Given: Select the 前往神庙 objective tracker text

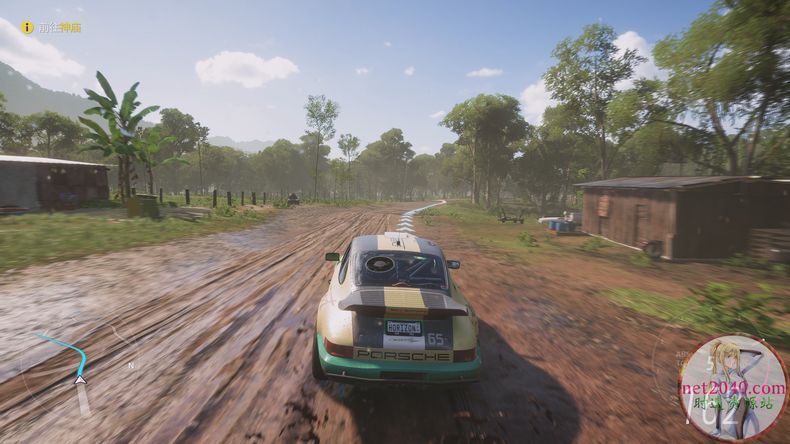Looking at the screenshot, I should click(59, 28).
